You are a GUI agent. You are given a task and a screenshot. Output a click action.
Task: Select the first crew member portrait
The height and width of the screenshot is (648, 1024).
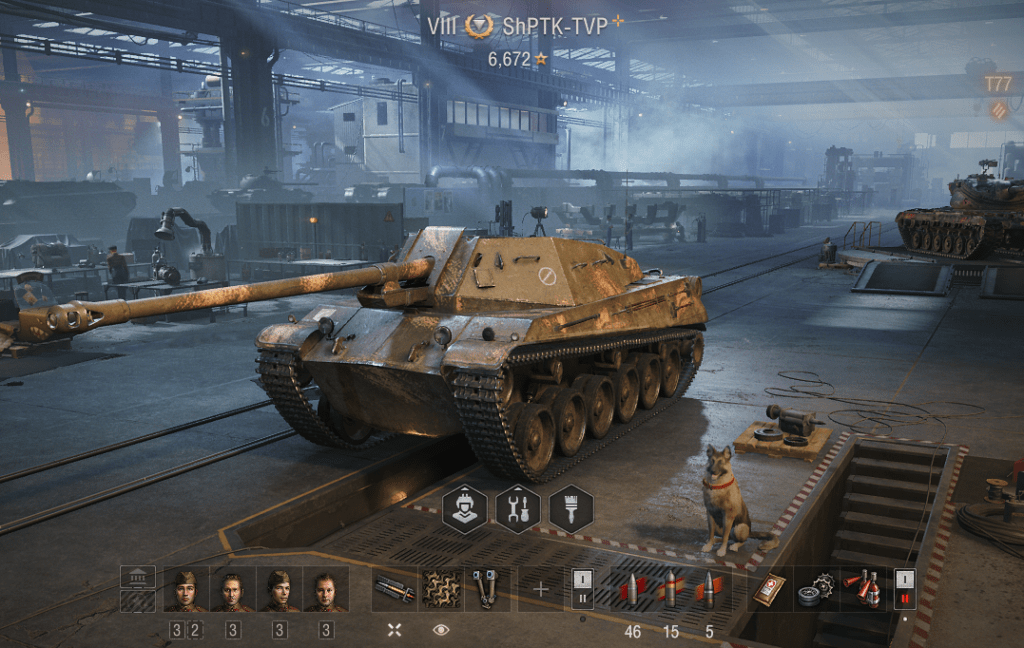click(x=185, y=590)
